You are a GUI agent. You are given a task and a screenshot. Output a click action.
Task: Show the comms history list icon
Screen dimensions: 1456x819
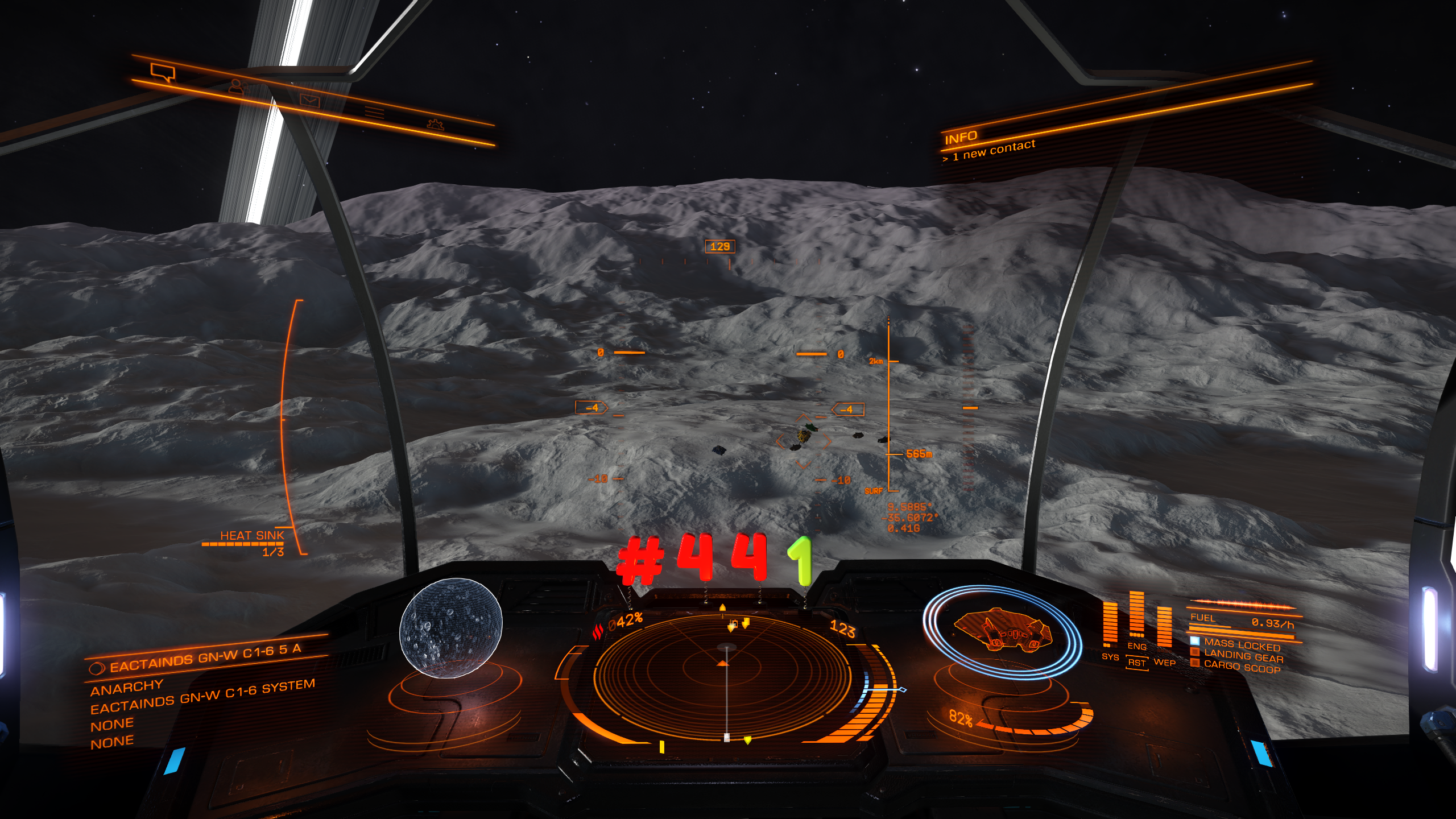[374, 112]
